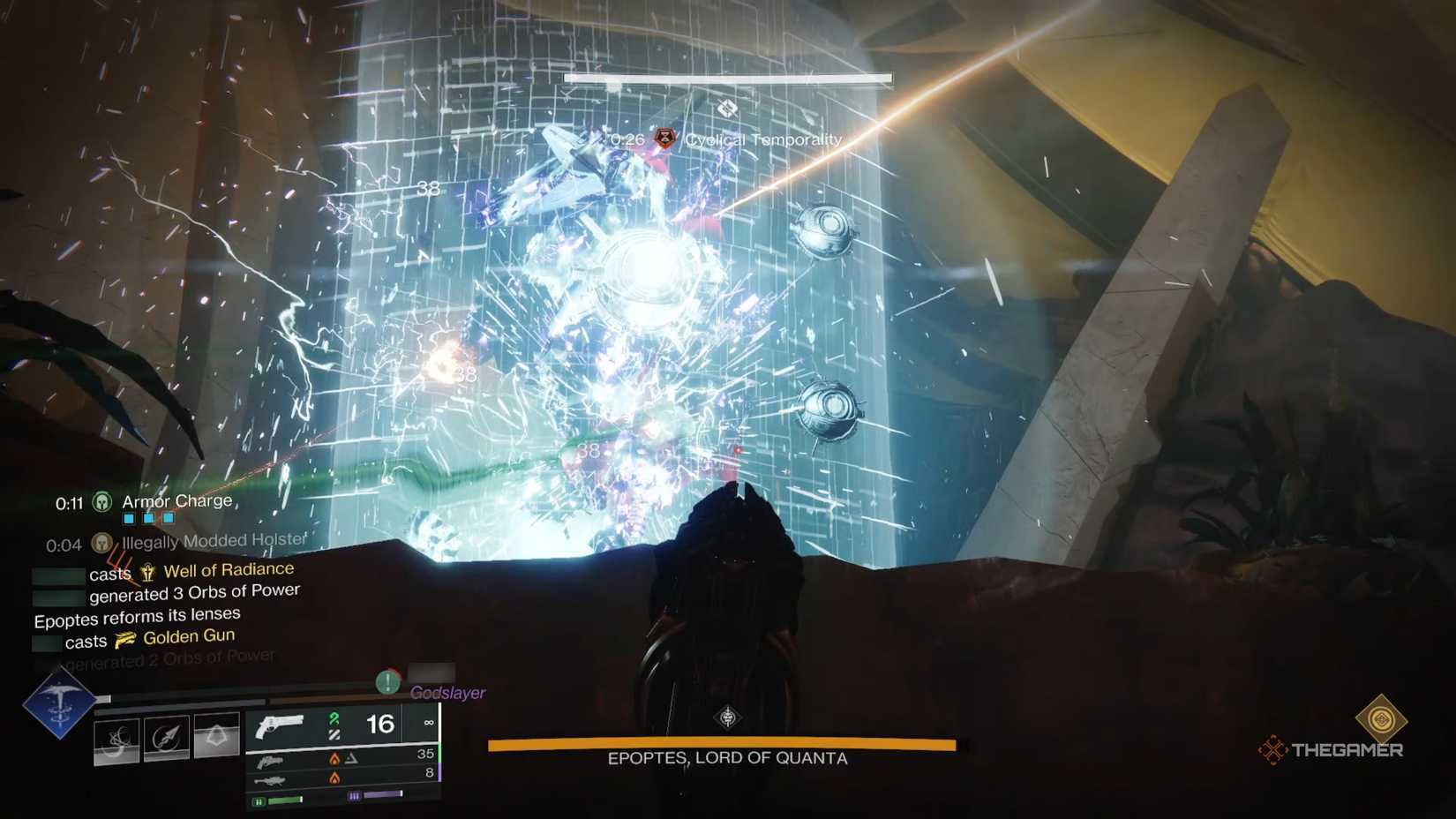This screenshot has width=1456, height=819.
Task: Select the melee knife ability icon
Action: pos(169,736)
